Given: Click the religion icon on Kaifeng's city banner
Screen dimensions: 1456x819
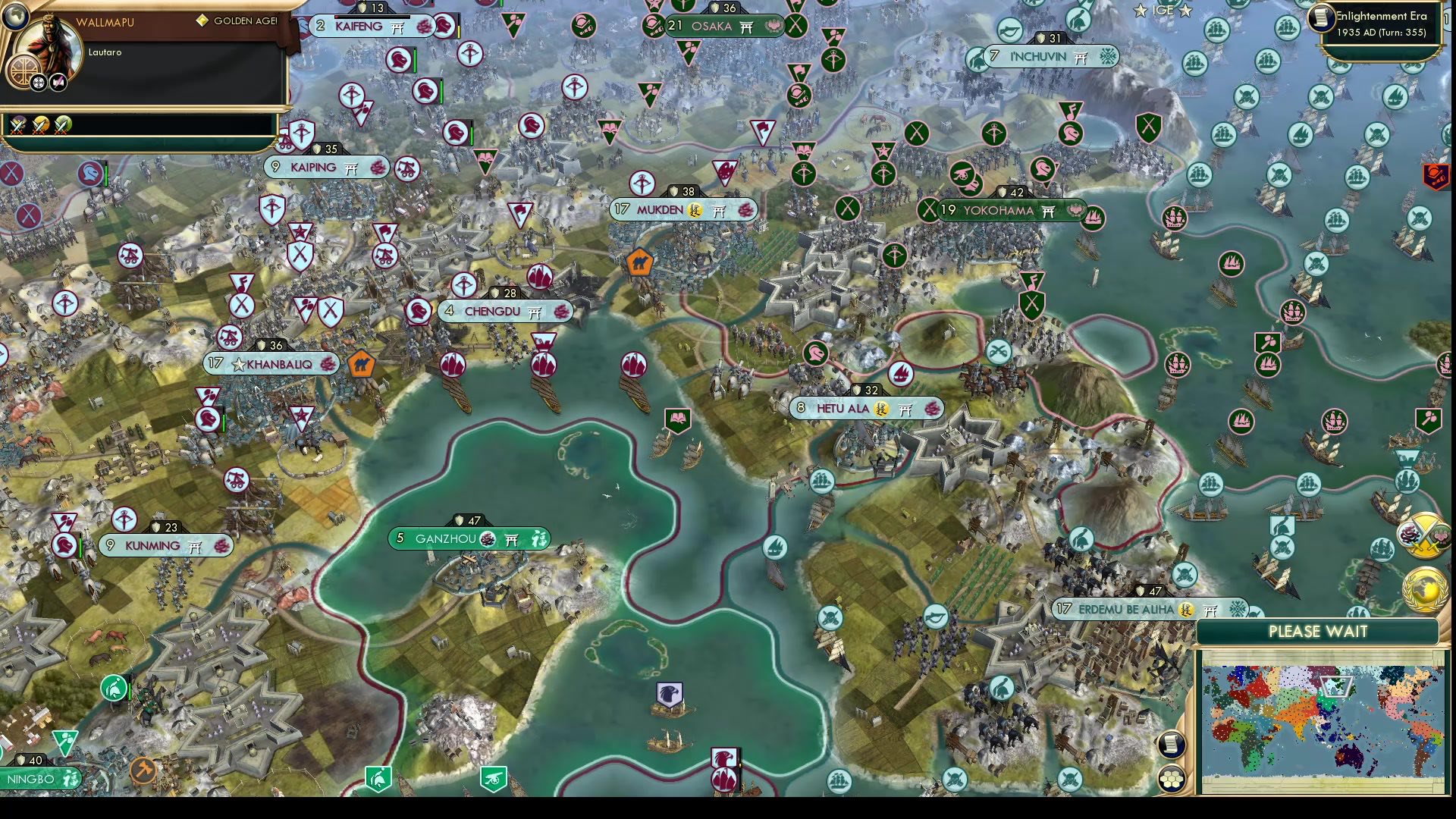Looking at the screenshot, I should (422, 27).
